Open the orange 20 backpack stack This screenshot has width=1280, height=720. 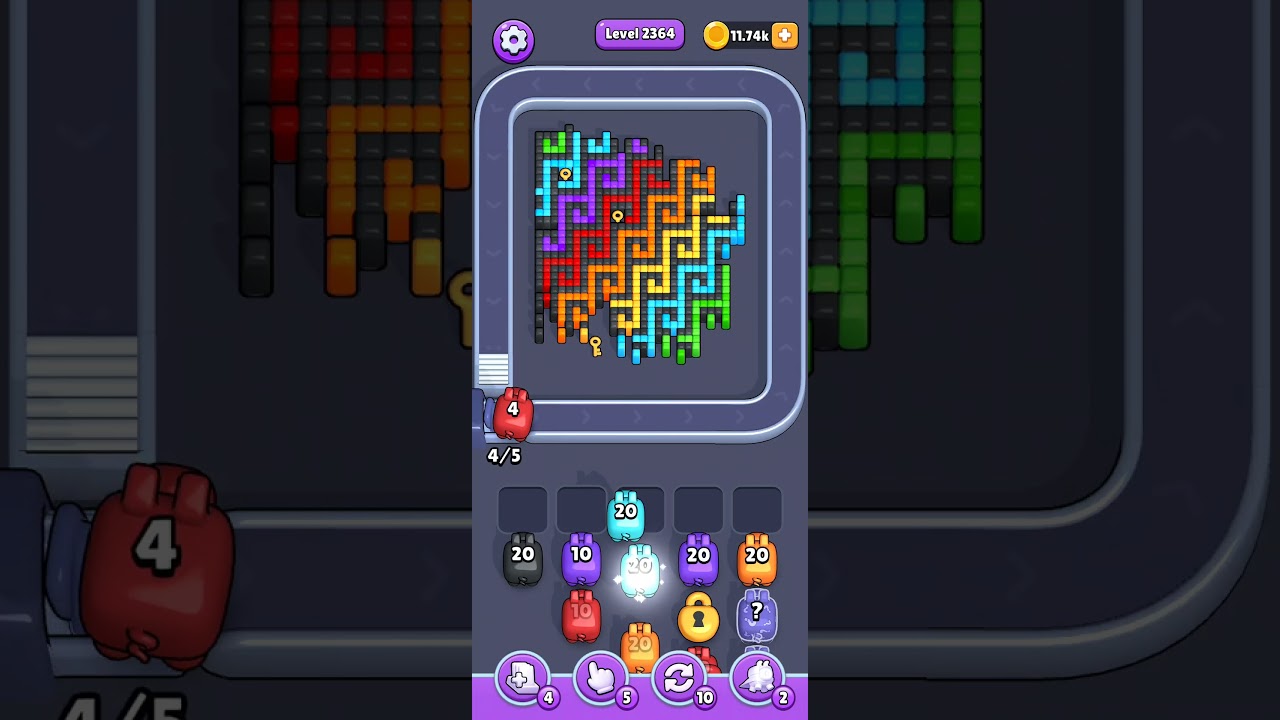[637, 645]
